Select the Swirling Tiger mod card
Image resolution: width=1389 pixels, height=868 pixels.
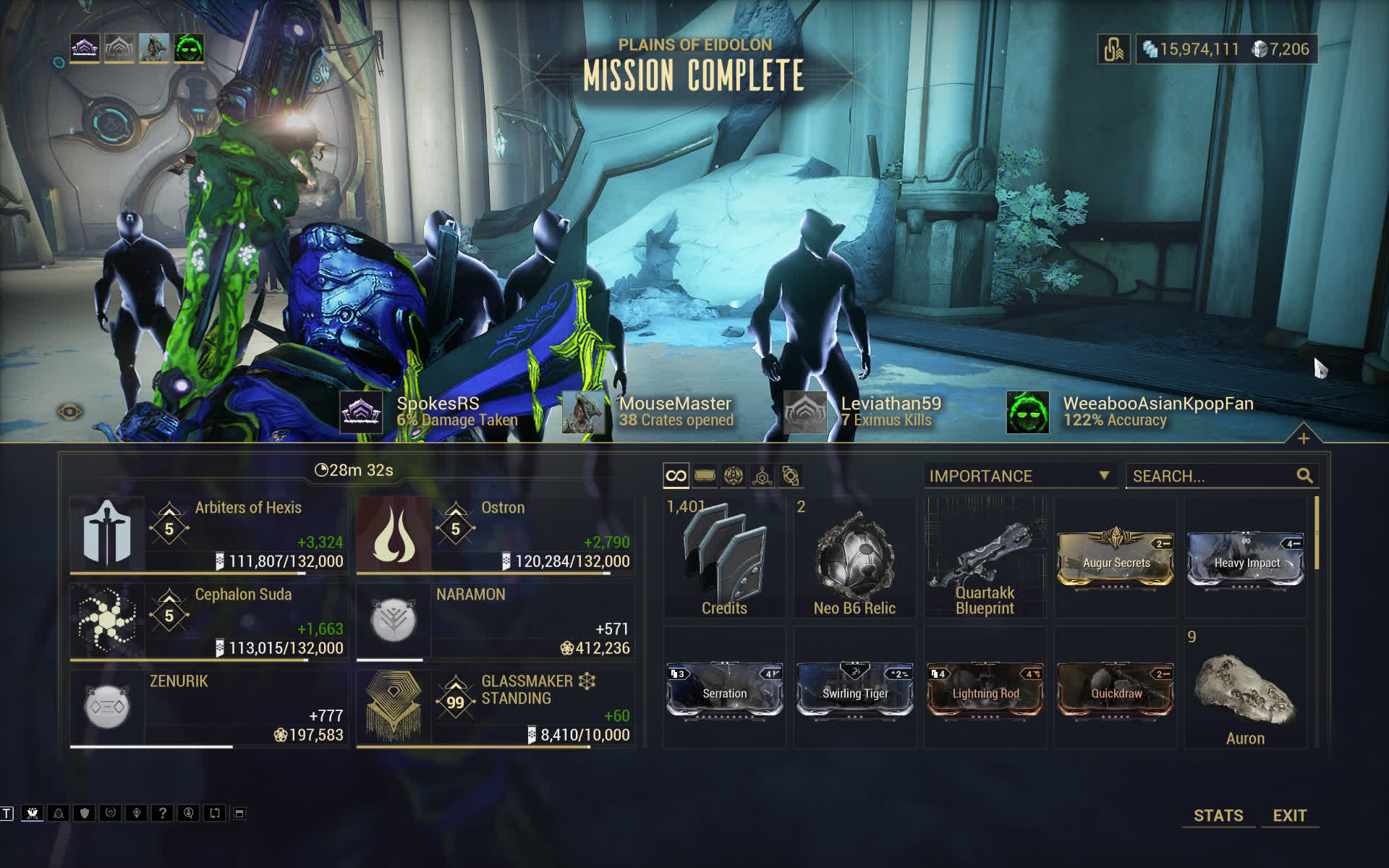[x=855, y=690]
